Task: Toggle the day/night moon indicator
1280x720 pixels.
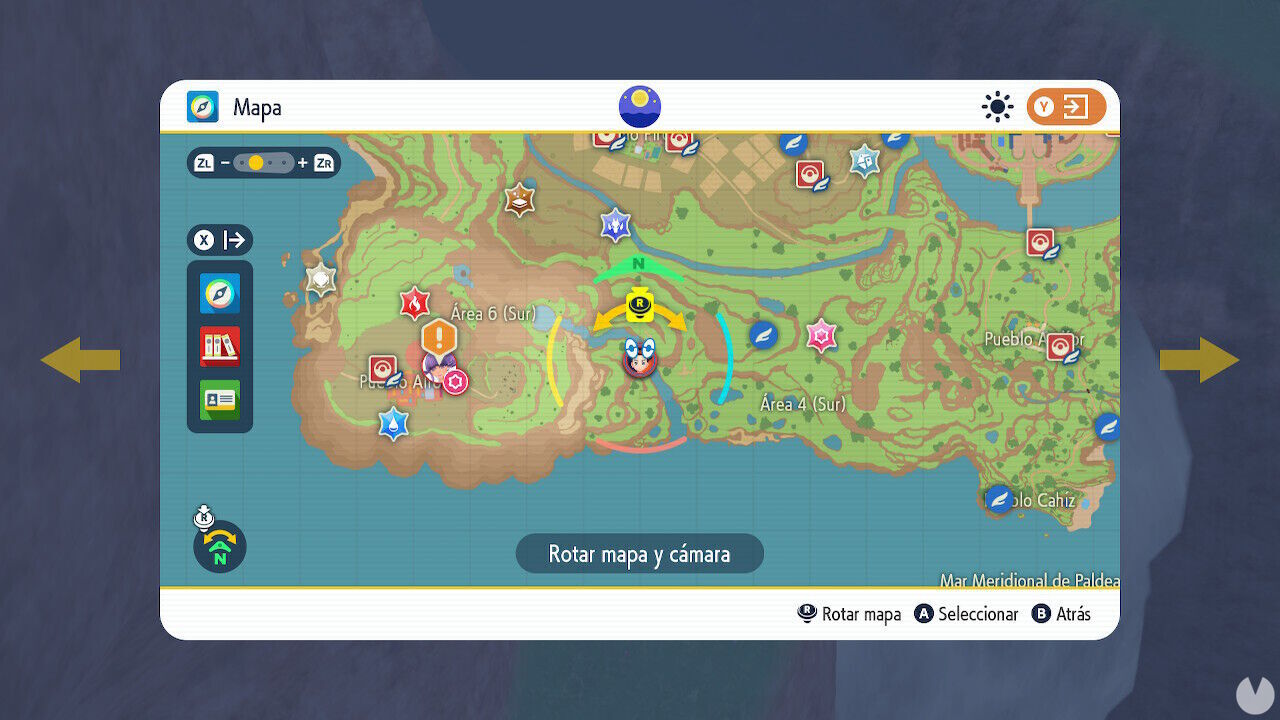Action: [639, 105]
